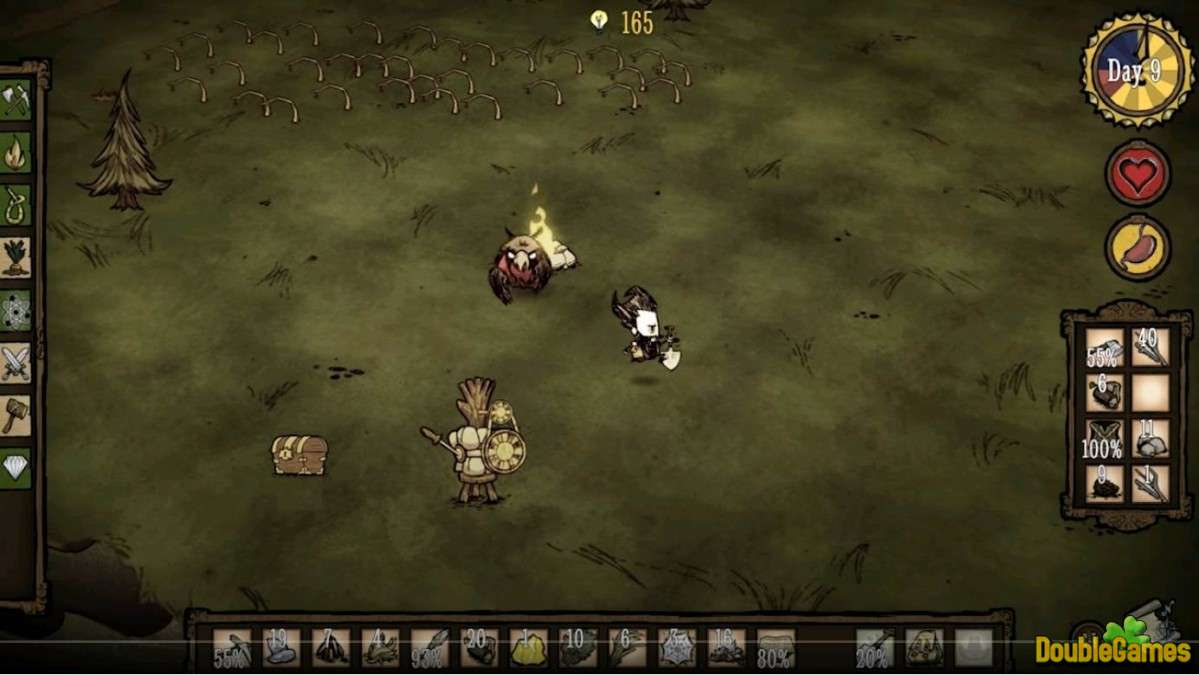Choose the logs stack of 6 in backpack
The width and height of the screenshot is (1199, 675).
pos(1105,393)
